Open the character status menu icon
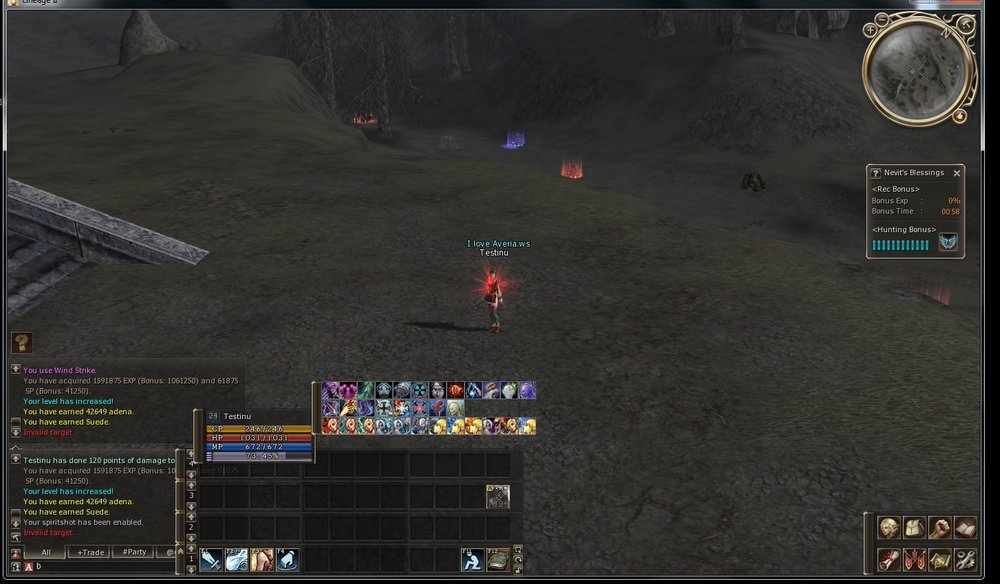Screen dimensions: 1000x584 pos(888,528)
